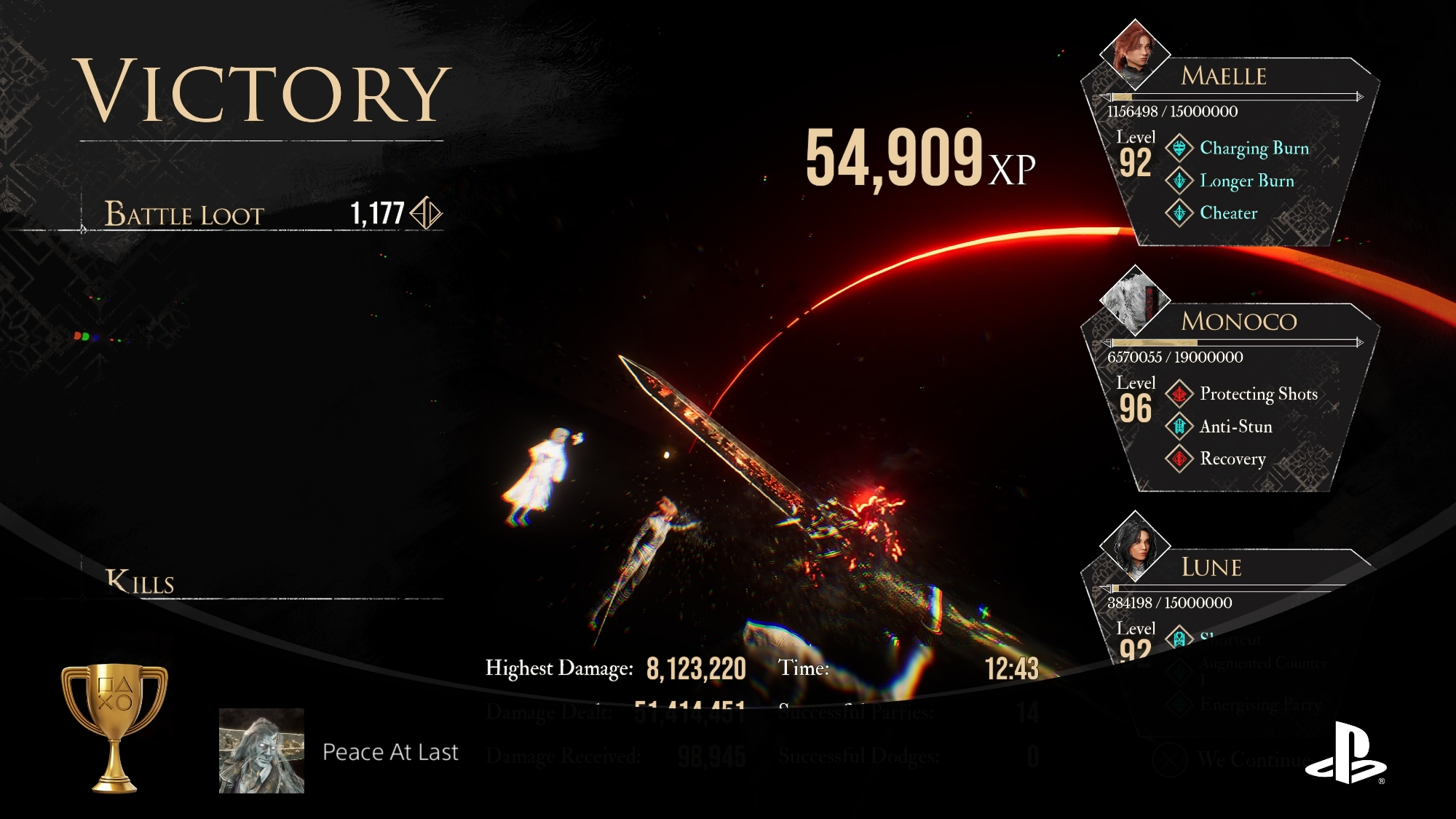Select Lune's character portrait

click(1134, 545)
